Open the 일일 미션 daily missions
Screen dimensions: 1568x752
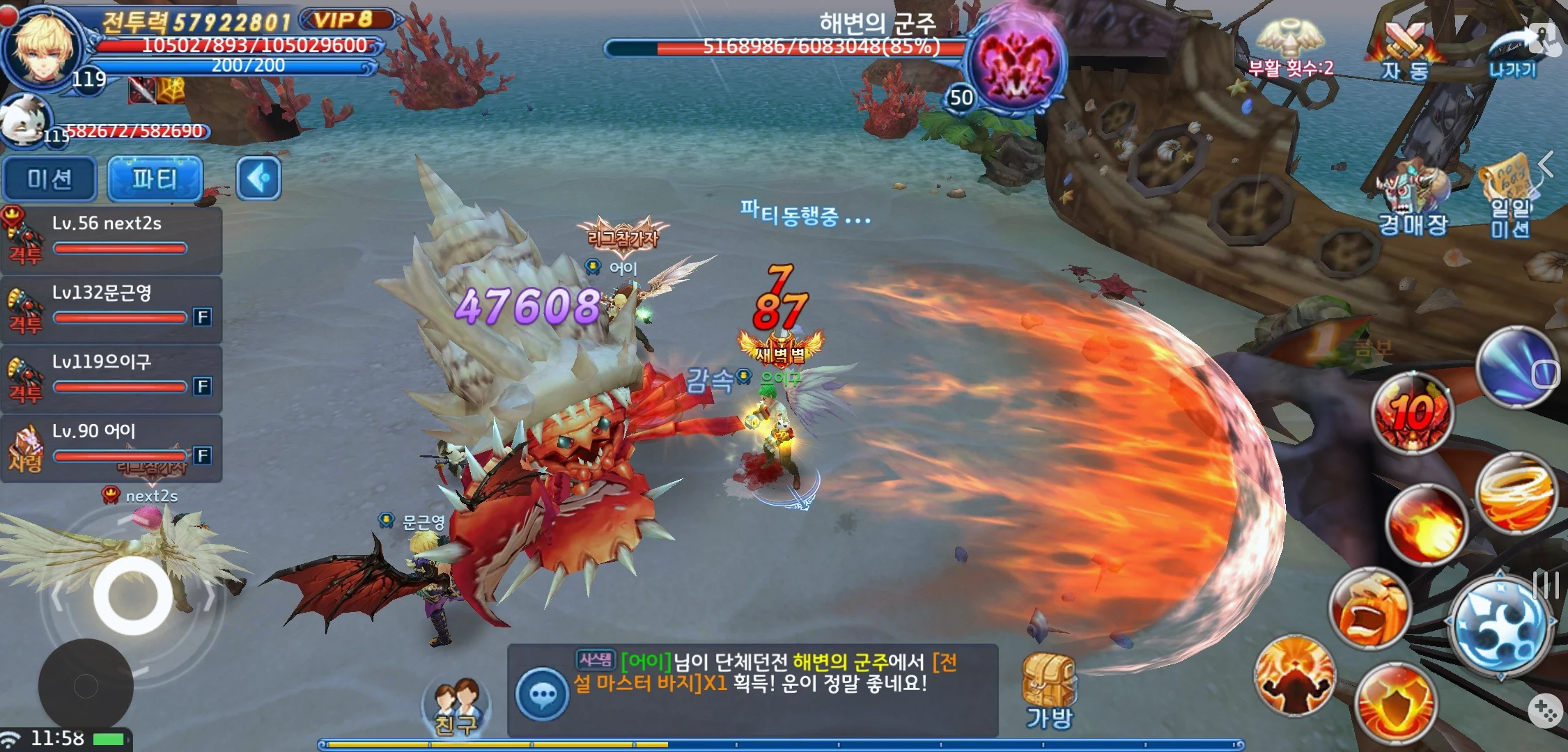(x=1509, y=200)
